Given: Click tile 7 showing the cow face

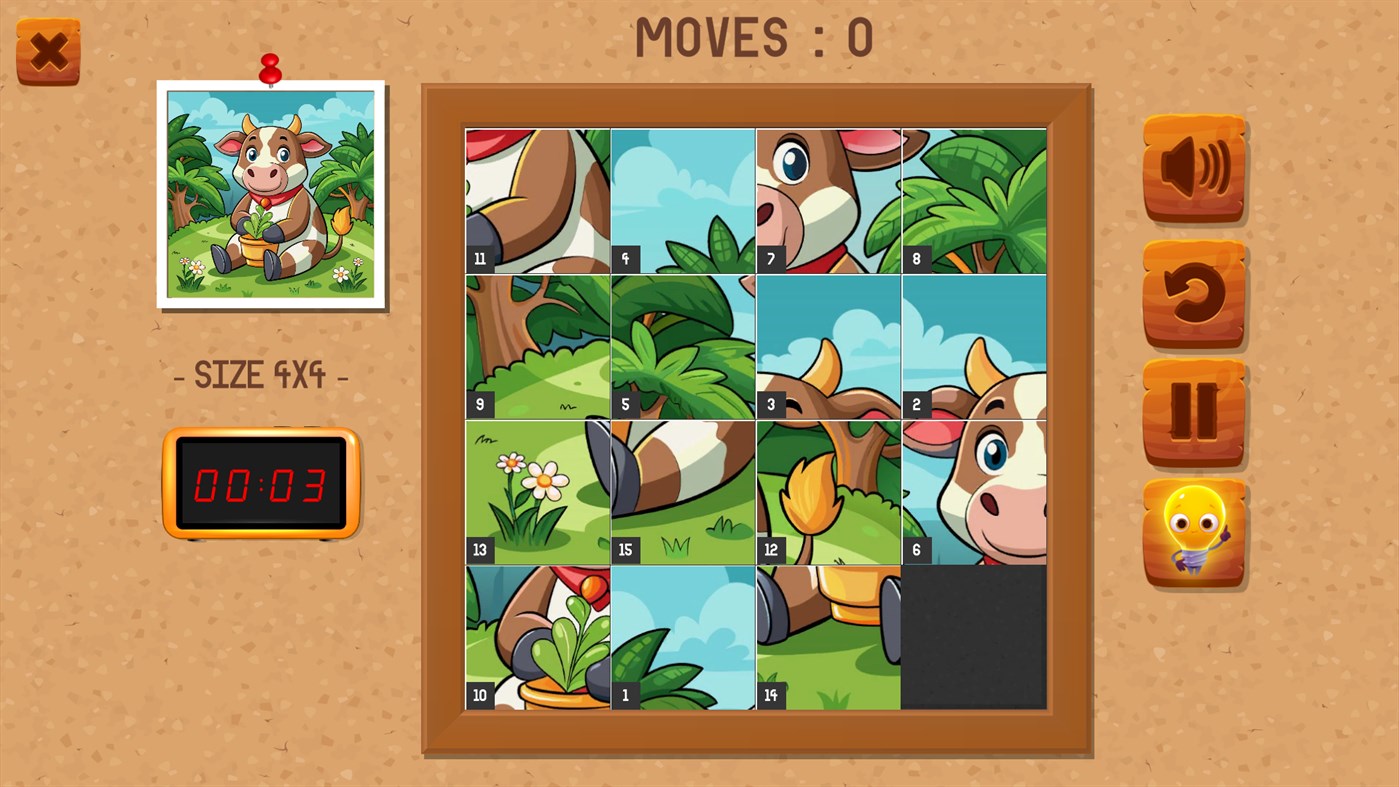Looking at the screenshot, I should (828, 200).
